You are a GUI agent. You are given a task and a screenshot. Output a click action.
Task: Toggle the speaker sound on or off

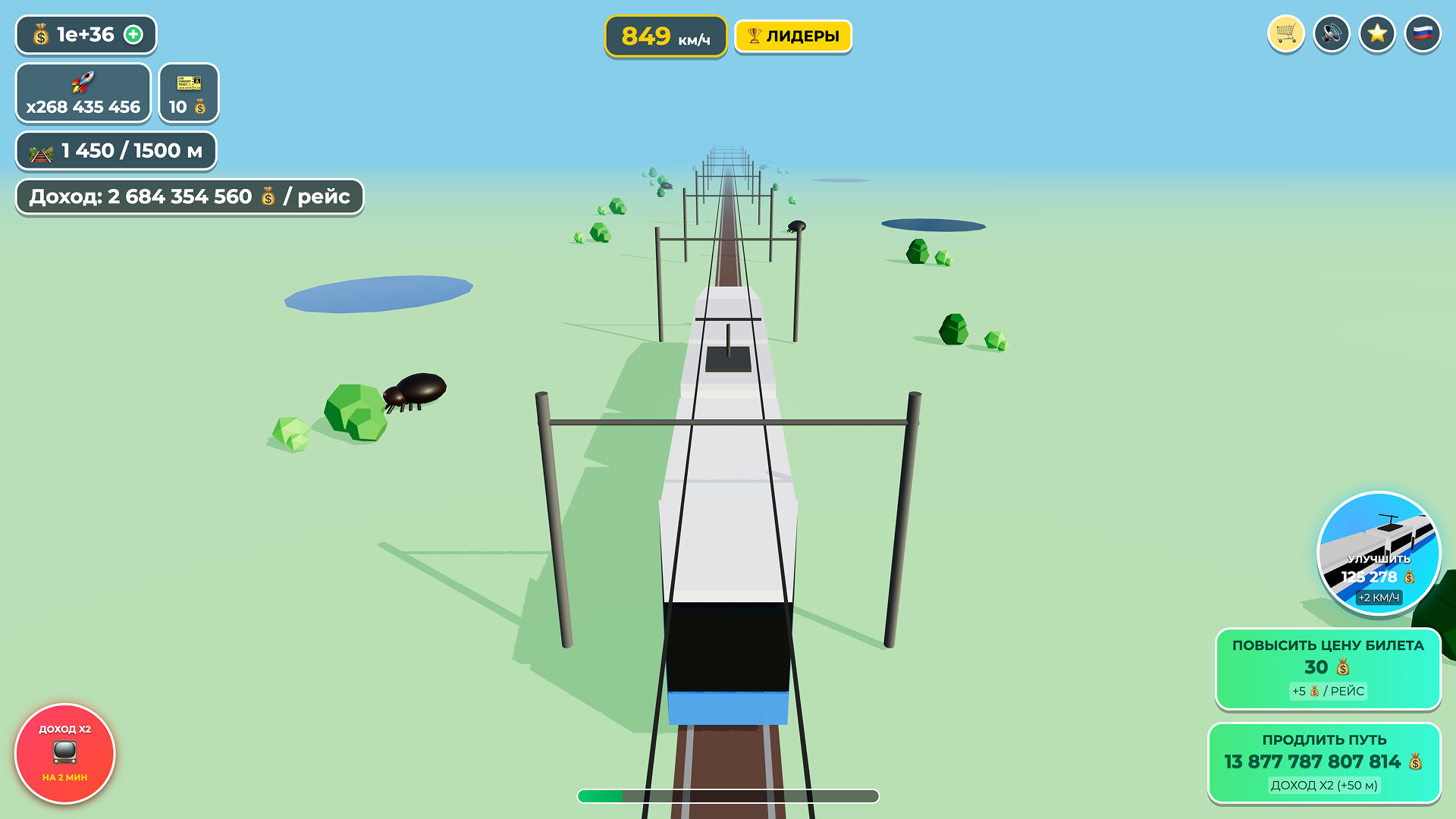pos(1332,33)
